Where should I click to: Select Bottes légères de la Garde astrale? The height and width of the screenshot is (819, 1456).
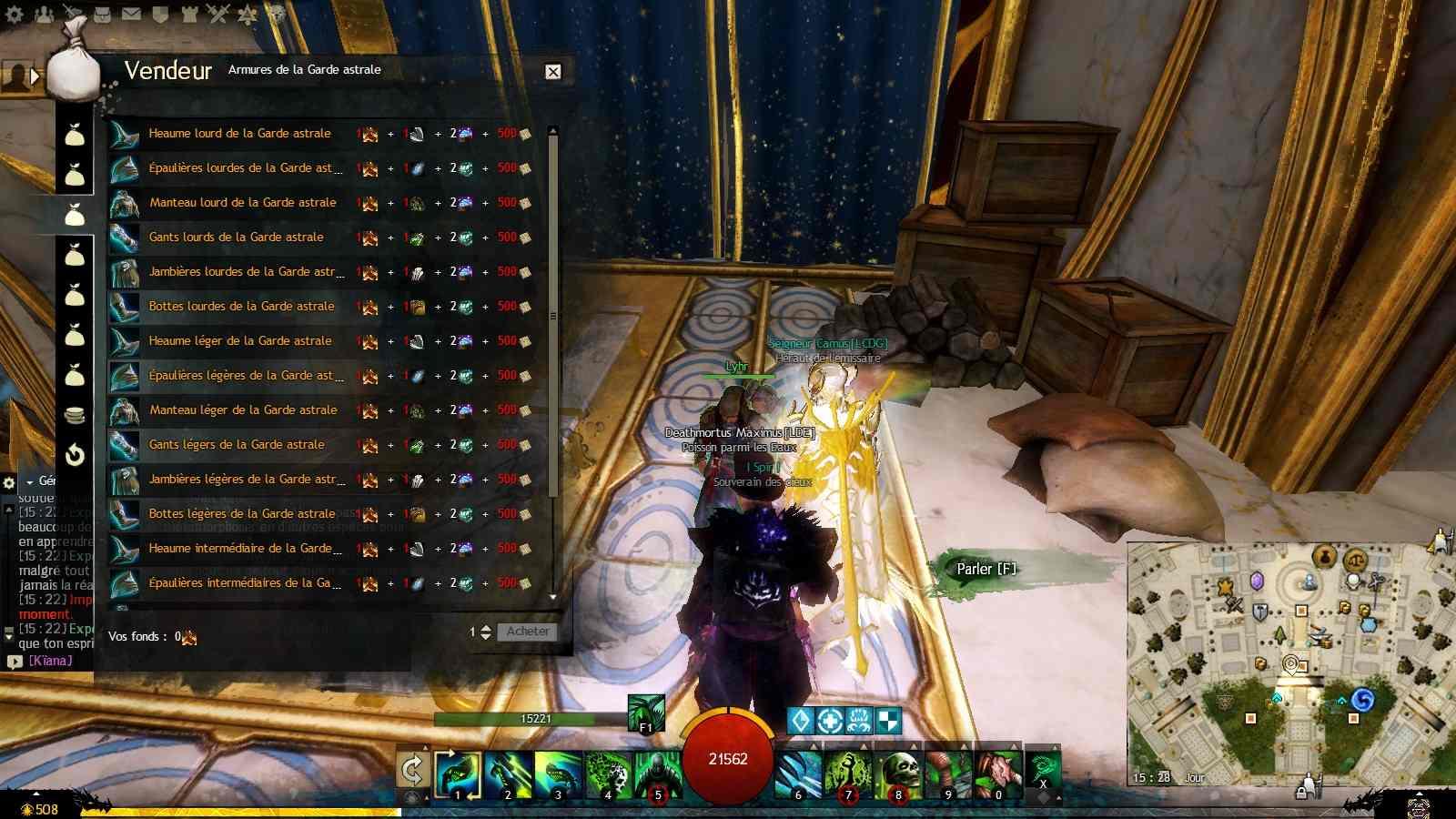[241, 514]
